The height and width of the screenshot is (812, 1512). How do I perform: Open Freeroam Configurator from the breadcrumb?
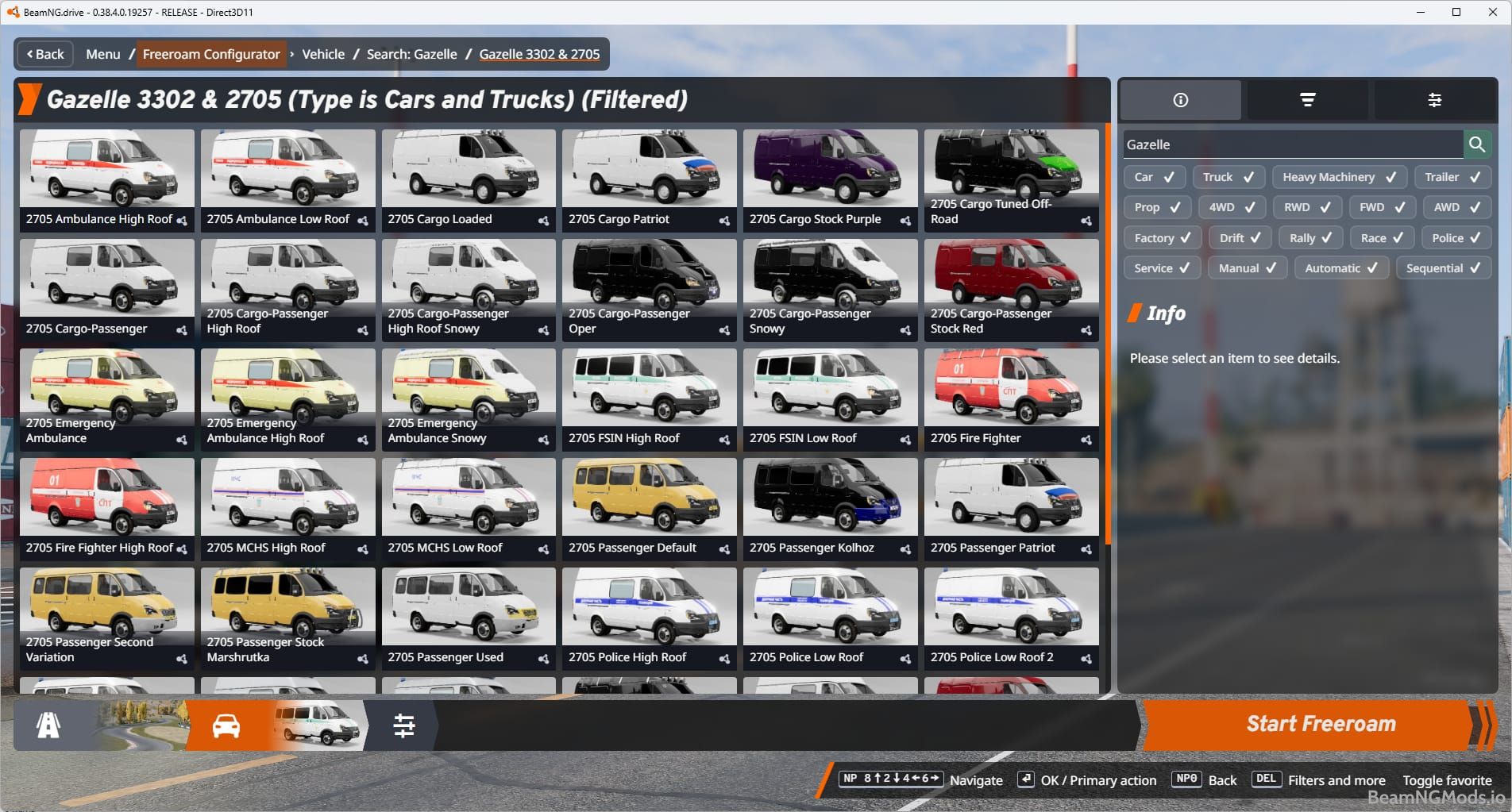pos(211,54)
